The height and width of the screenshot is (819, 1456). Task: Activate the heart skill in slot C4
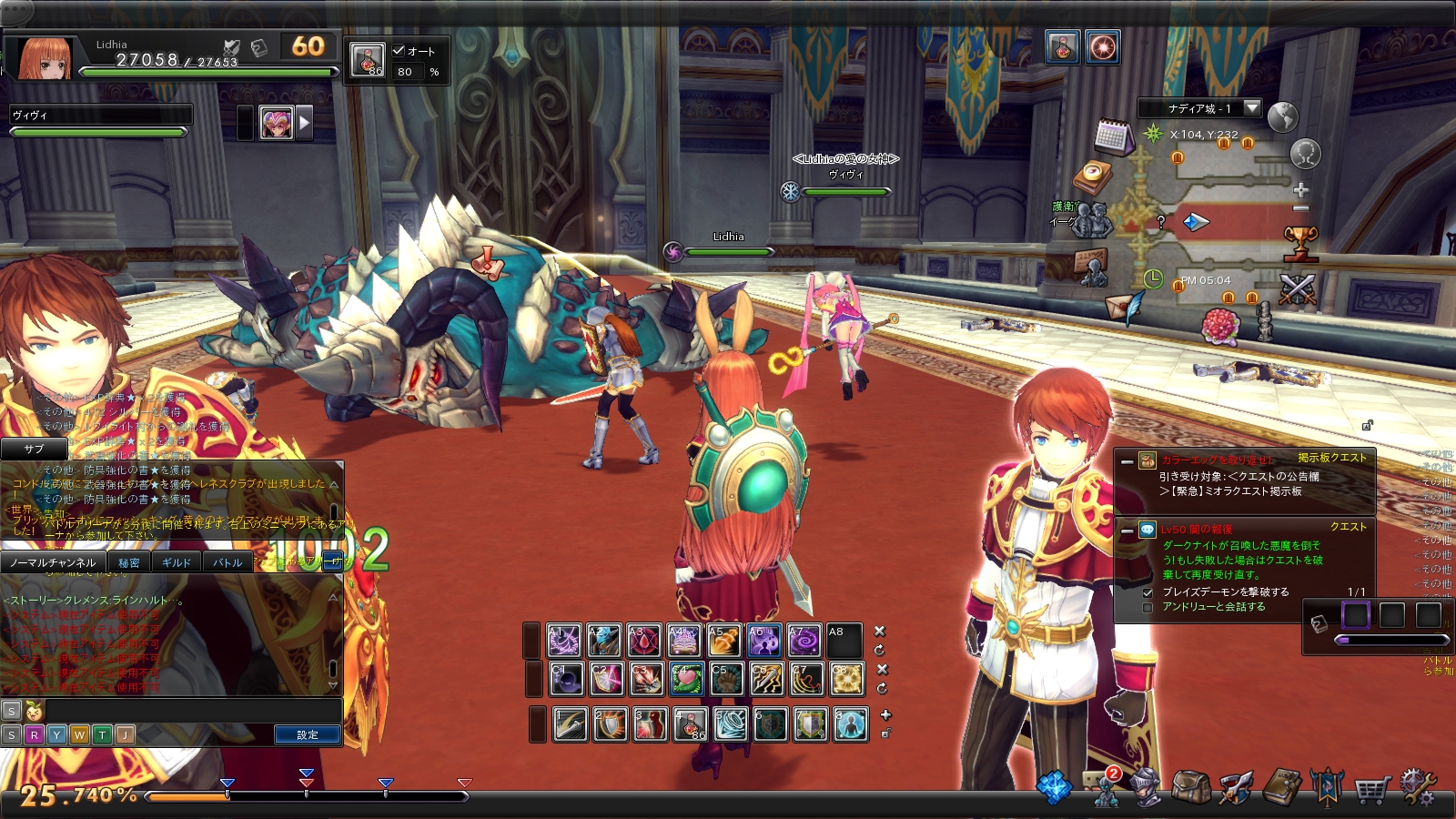tap(686, 679)
